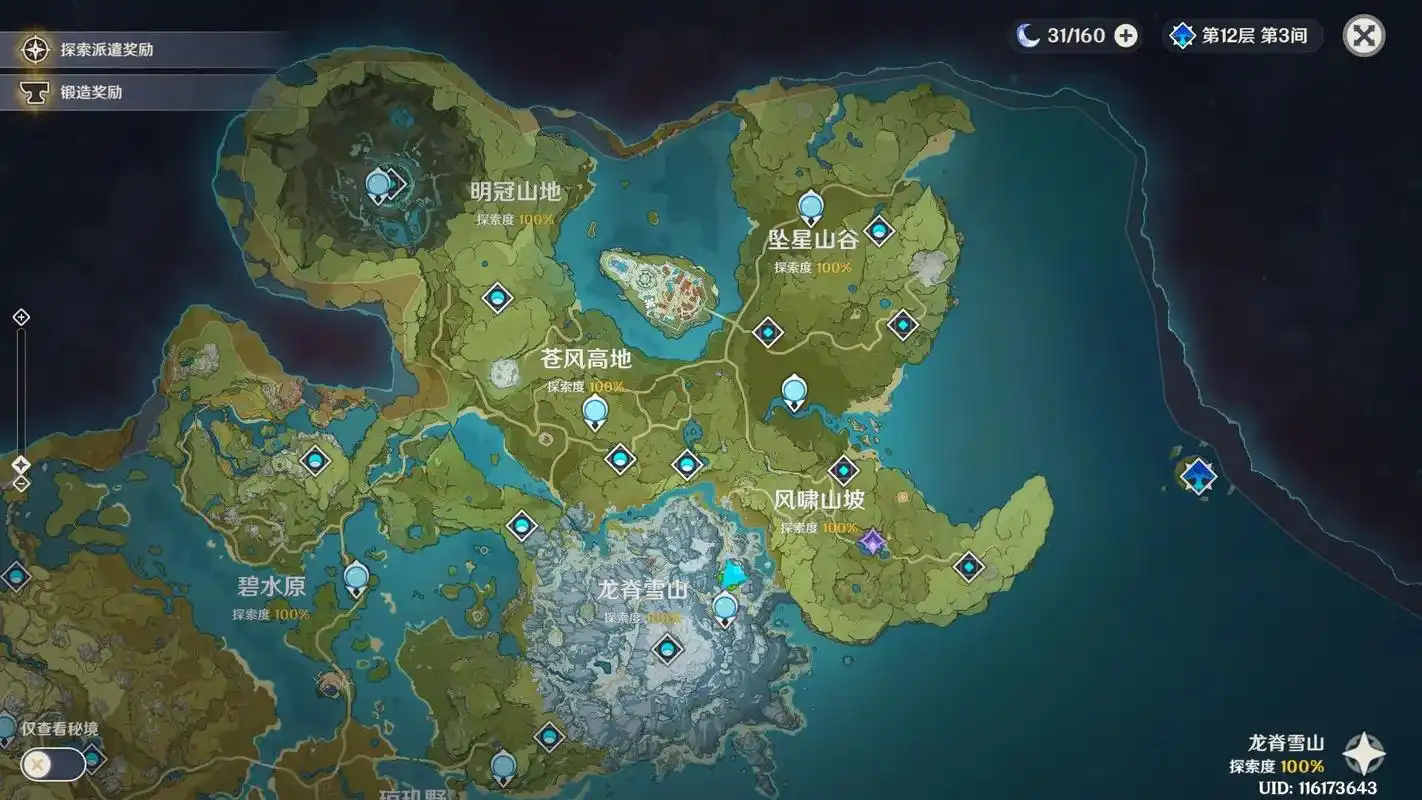
Task: Select the blue marker on the small eastern island
Action: click(1198, 475)
